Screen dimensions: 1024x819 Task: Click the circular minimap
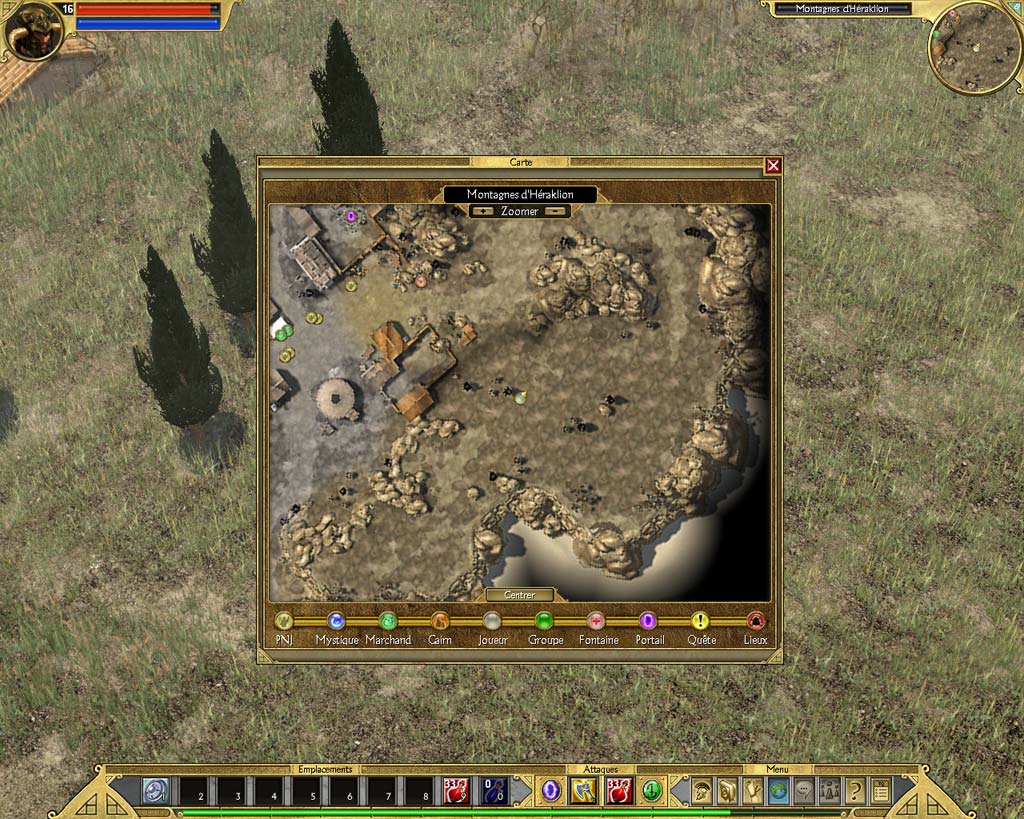pos(974,47)
